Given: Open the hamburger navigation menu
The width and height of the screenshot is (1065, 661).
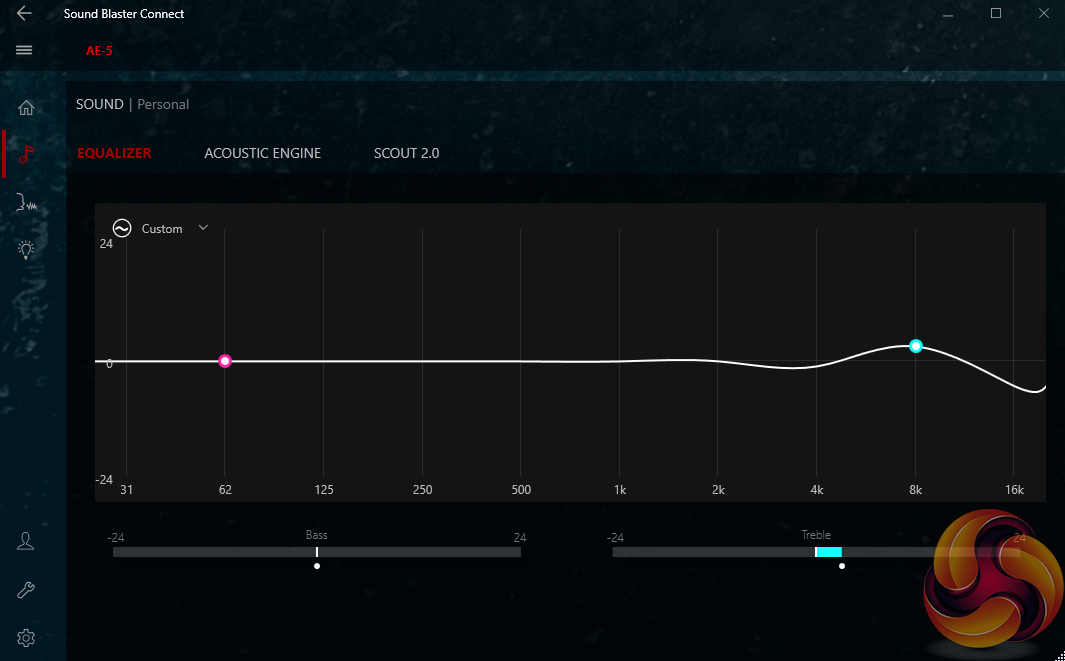Looking at the screenshot, I should [x=24, y=50].
